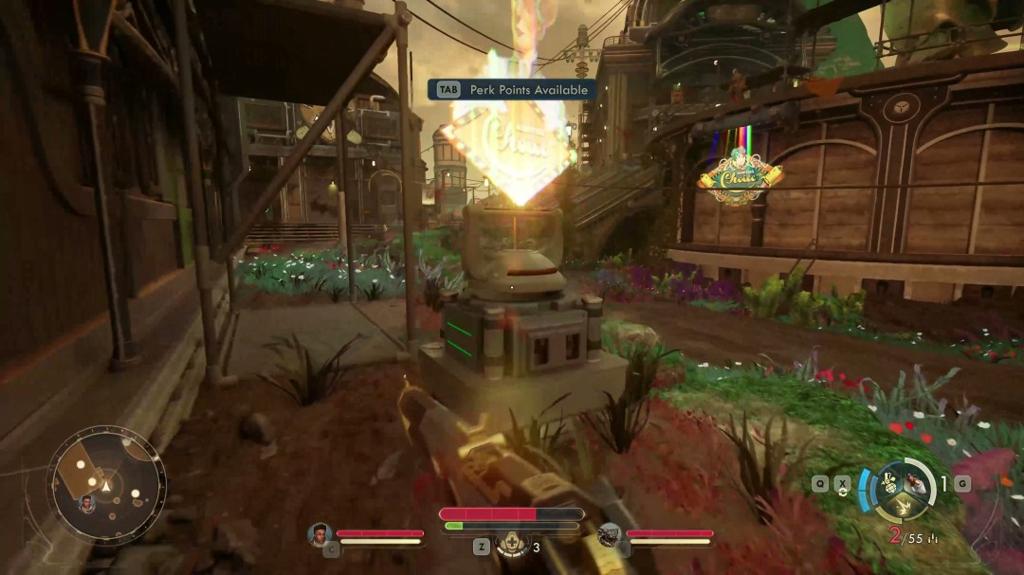Use the medical inhaler heal icon

[x=512, y=546]
